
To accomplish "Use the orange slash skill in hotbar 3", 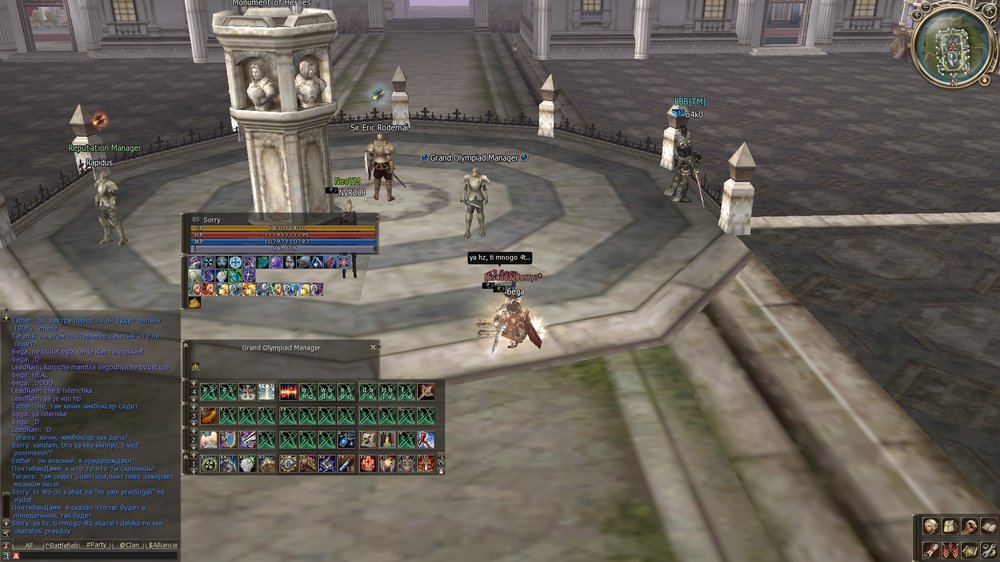I will click(x=209, y=415).
